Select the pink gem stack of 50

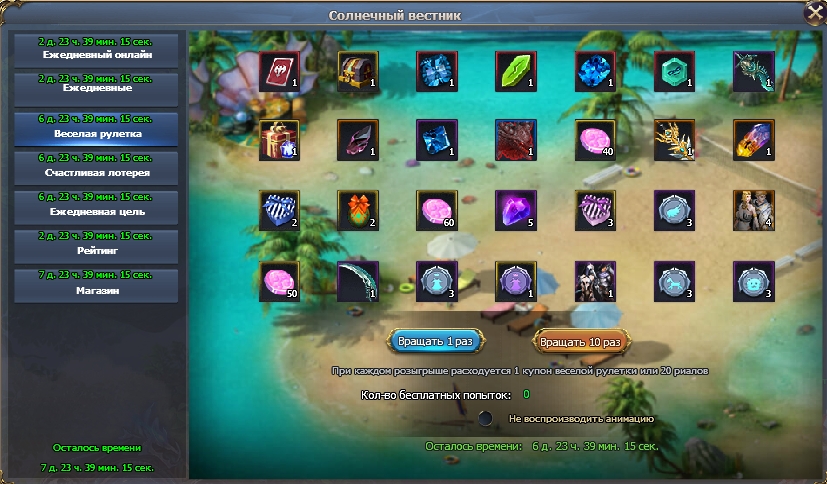[279, 281]
